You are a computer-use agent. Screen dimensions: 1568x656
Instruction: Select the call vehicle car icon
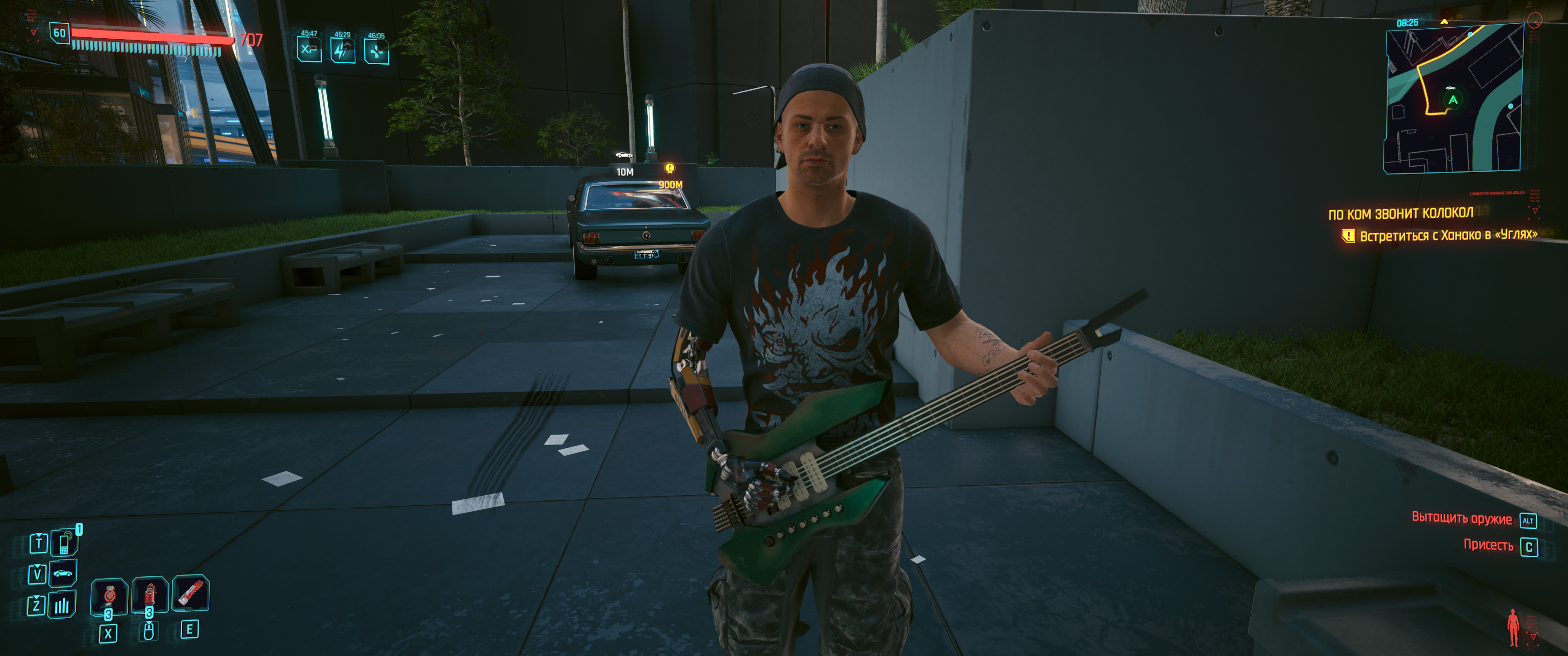pyautogui.click(x=62, y=573)
